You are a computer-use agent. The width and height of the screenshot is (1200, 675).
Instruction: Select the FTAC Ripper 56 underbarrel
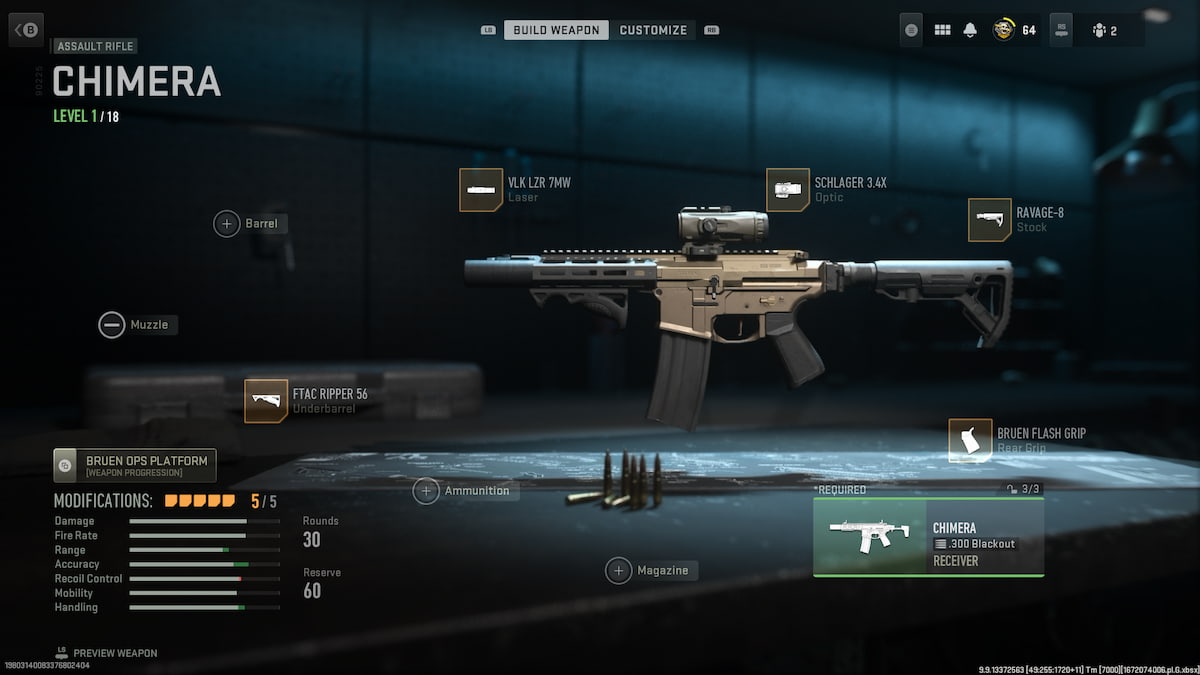pos(266,401)
